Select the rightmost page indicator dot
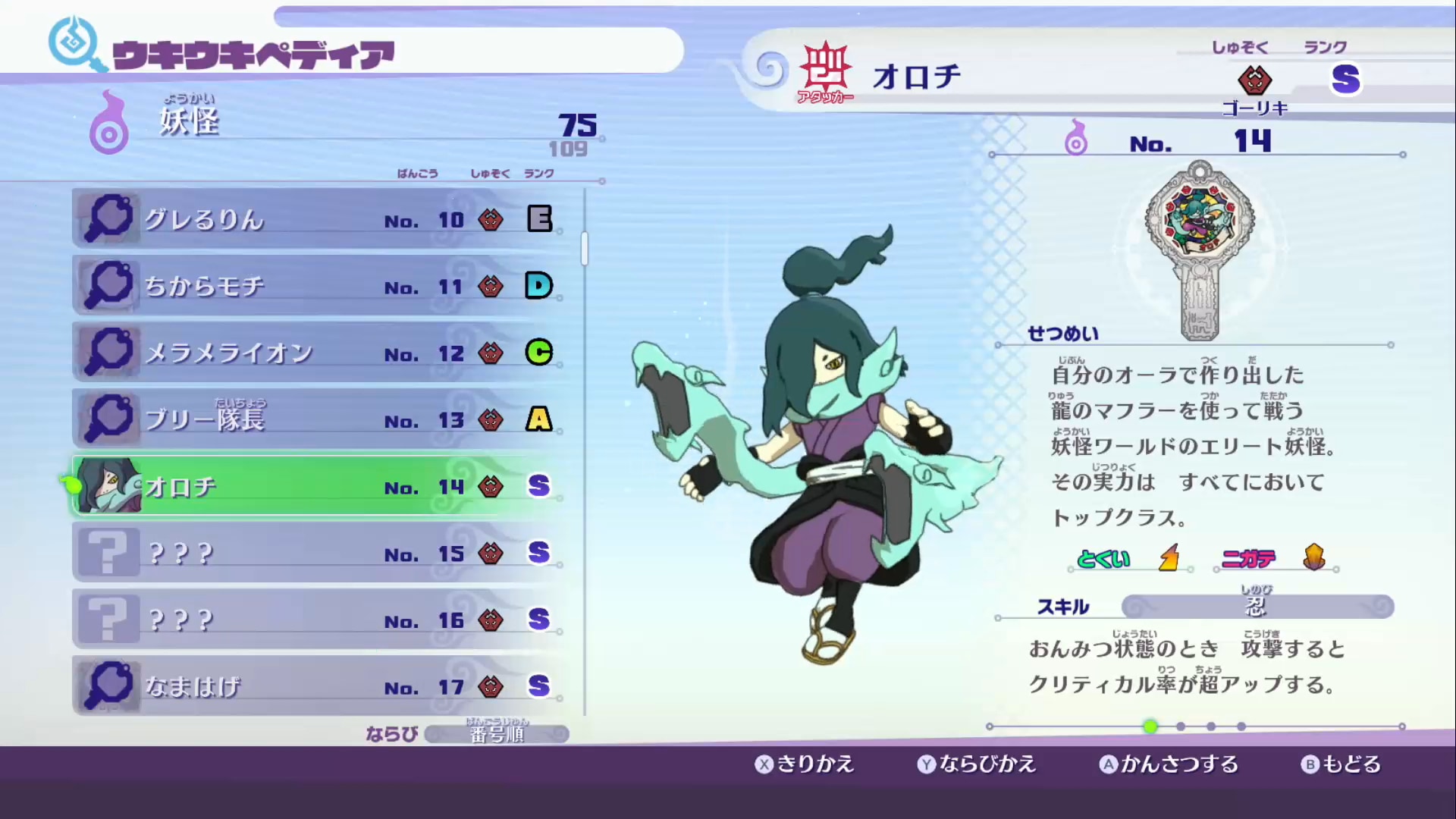Viewport: 1456px width, 819px height. (x=1241, y=726)
